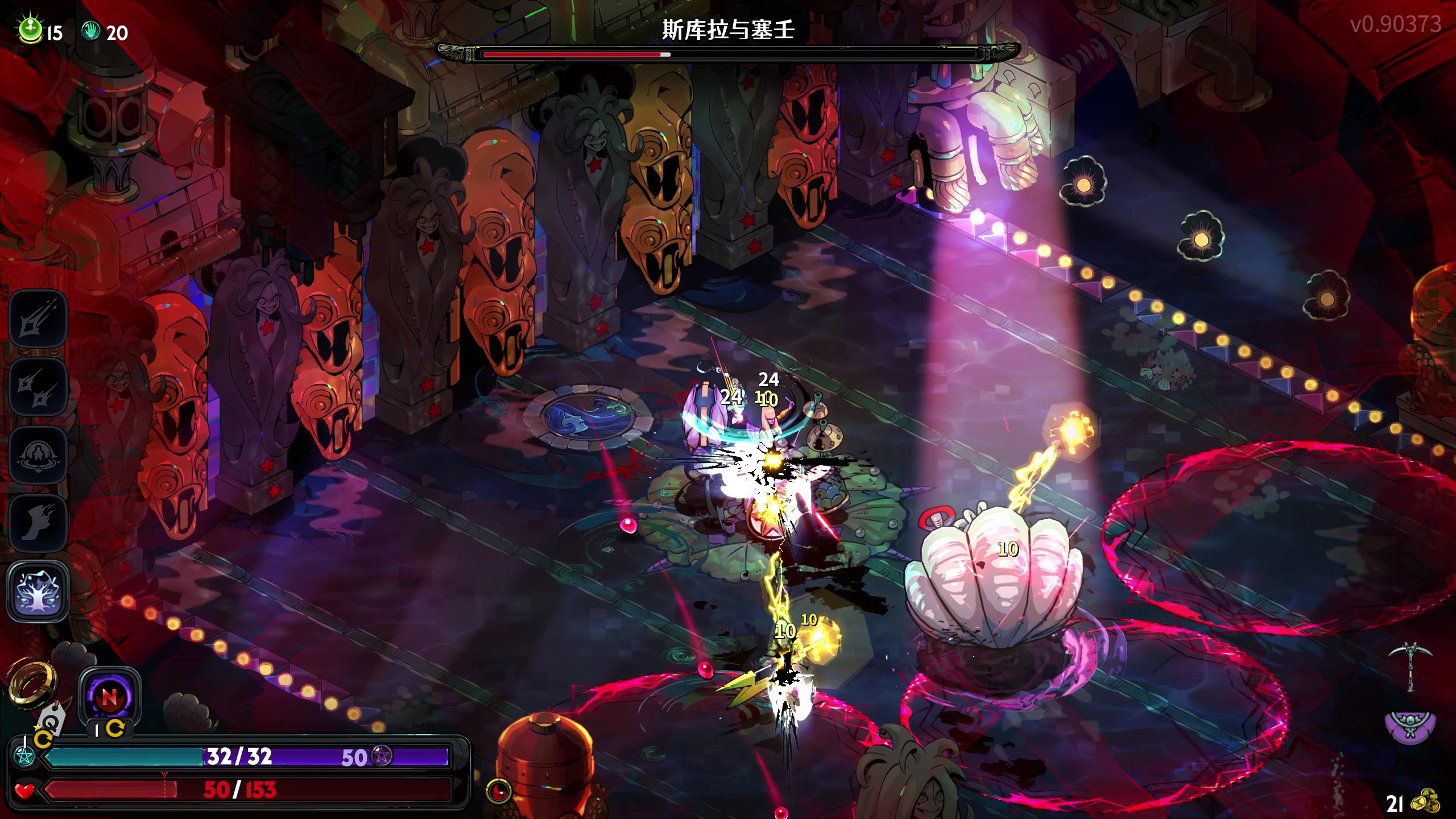Select the empty Special boon slot
The height and width of the screenshot is (819, 1456).
(38, 387)
